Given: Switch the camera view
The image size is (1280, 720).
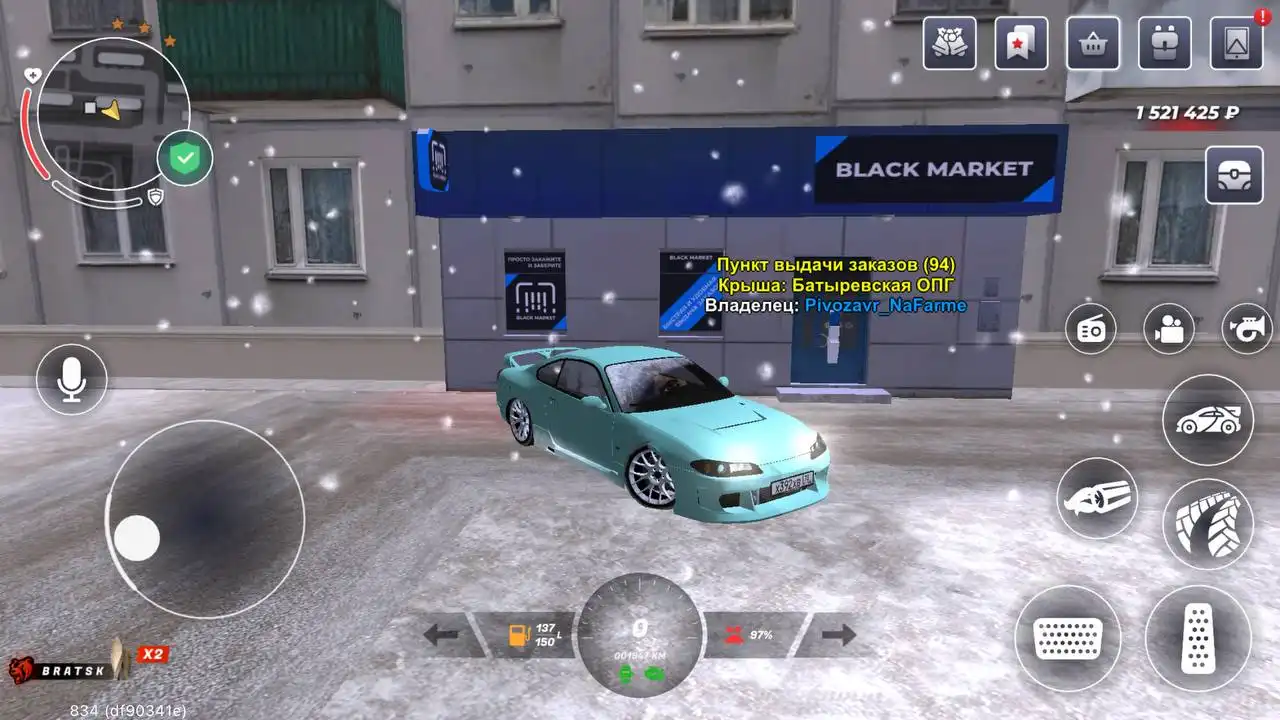Looking at the screenshot, I should coord(1169,328).
